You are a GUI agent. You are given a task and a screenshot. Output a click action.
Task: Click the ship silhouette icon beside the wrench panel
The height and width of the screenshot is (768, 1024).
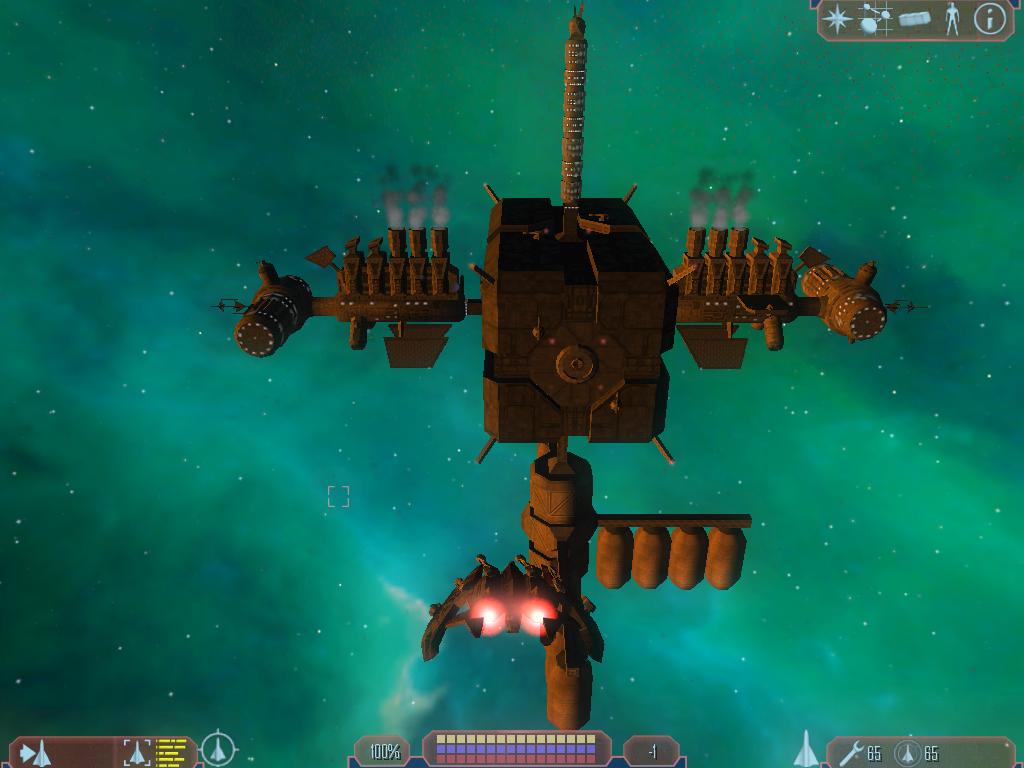click(806, 749)
